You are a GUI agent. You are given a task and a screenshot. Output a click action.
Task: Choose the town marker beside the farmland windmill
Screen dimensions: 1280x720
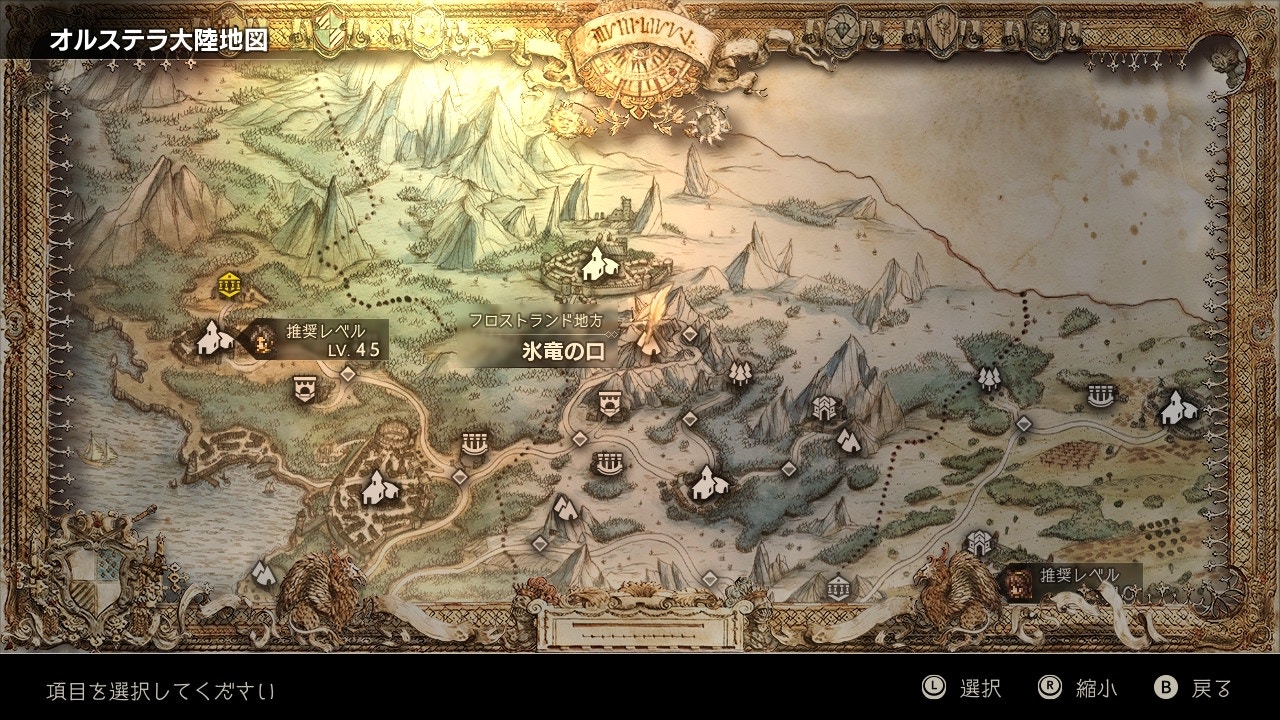1176,405
